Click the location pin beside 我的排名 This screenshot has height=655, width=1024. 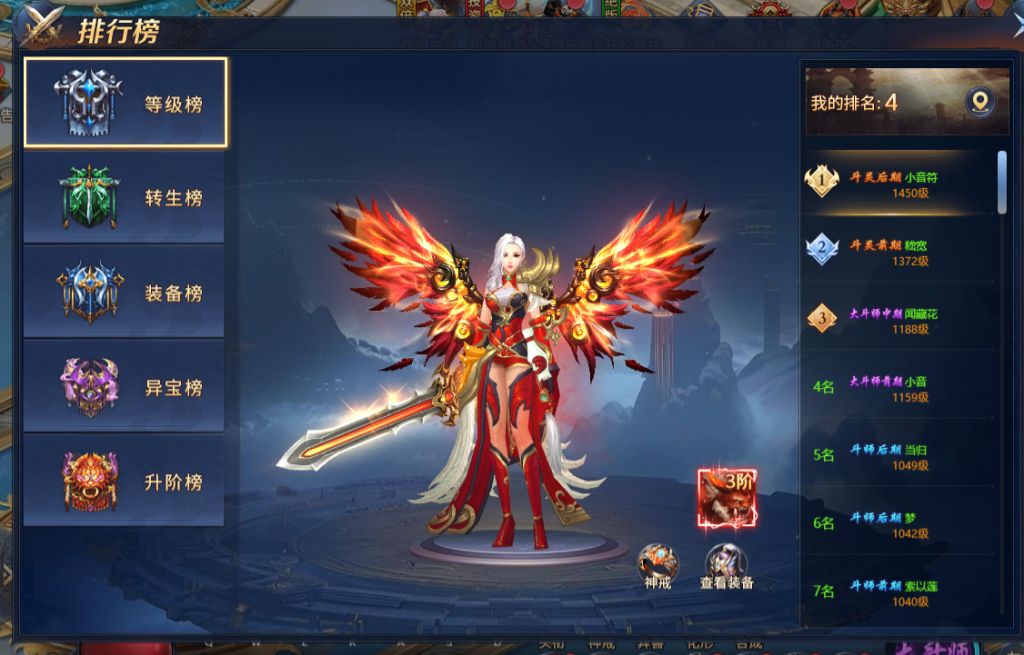pyautogui.click(x=979, y=102)
